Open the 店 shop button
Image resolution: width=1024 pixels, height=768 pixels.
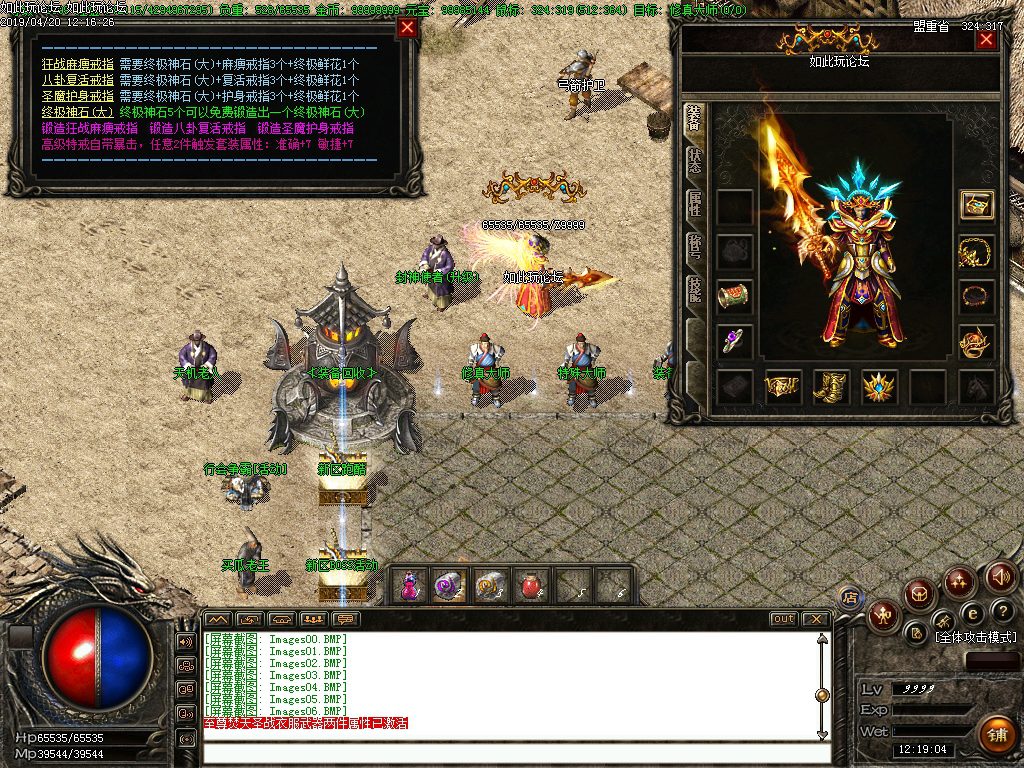coord(851,598)
